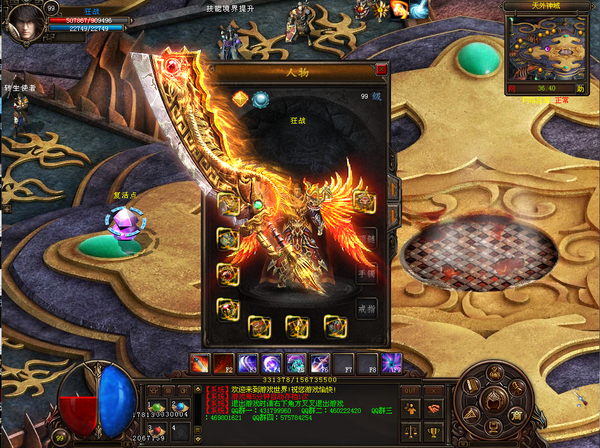
Task: Click the player portrait avatar
Action: pos(24,23)
